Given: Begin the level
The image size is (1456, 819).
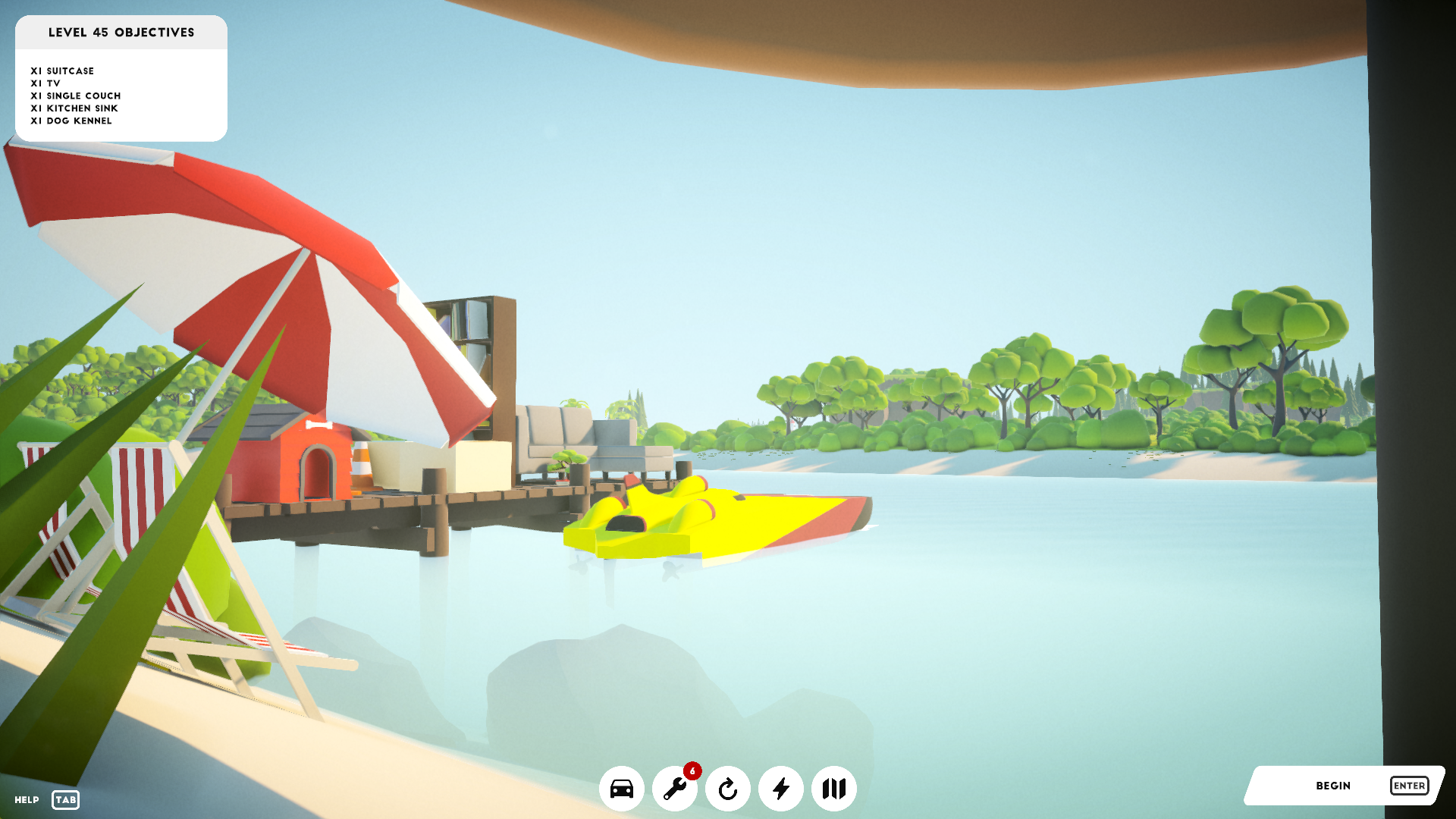Looking at the screenshot, I should [x=1344, y=786].
